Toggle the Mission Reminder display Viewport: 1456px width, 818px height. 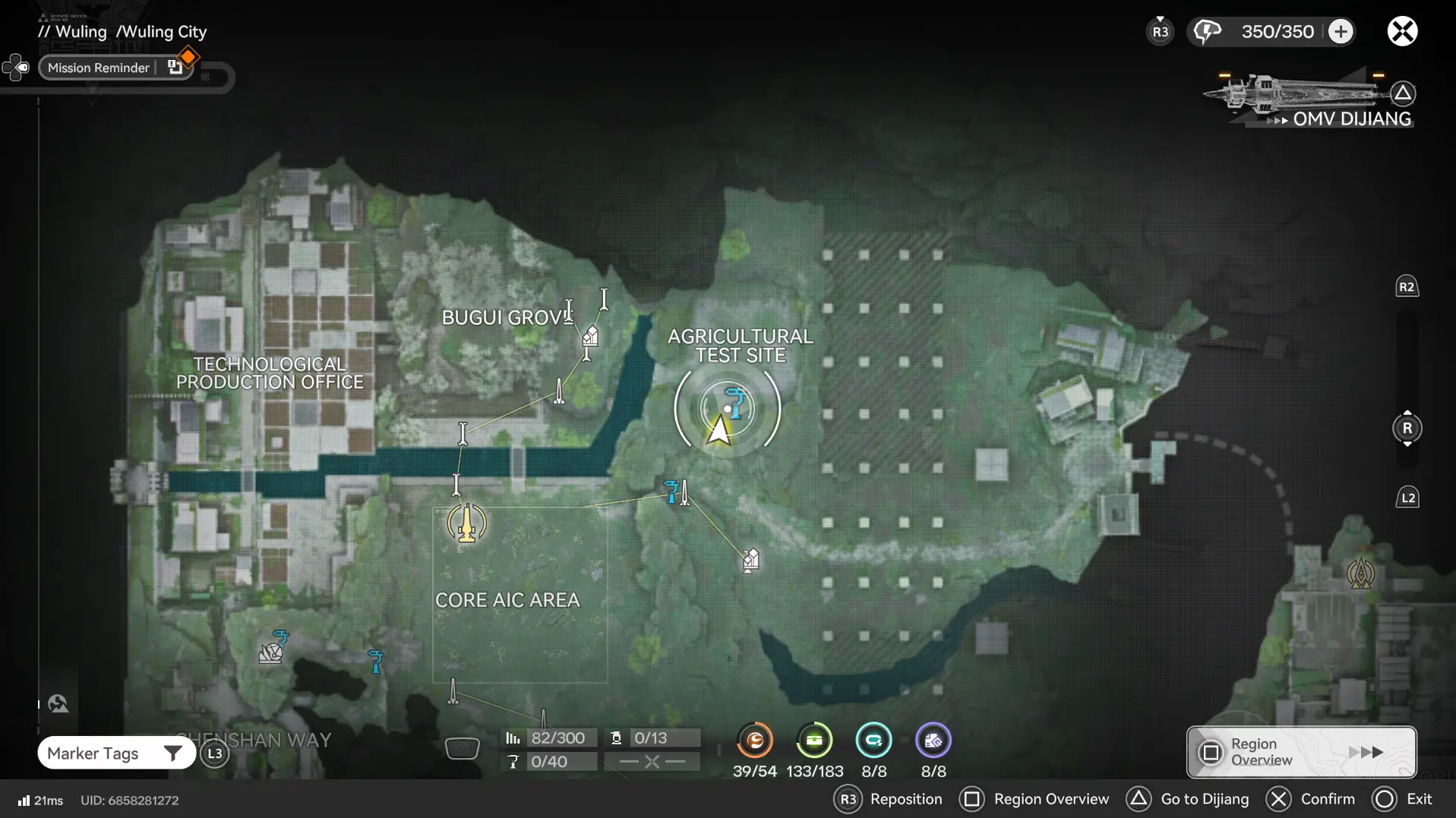98,68
